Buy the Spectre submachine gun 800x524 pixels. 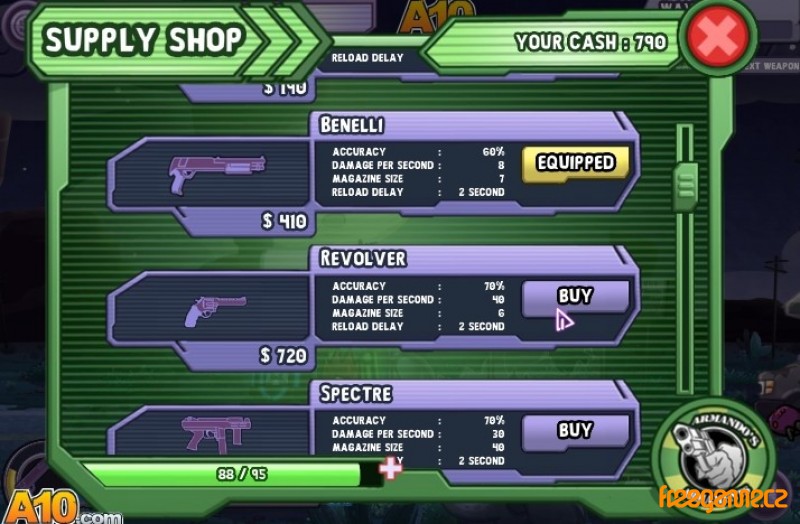[x=575, y=431]
